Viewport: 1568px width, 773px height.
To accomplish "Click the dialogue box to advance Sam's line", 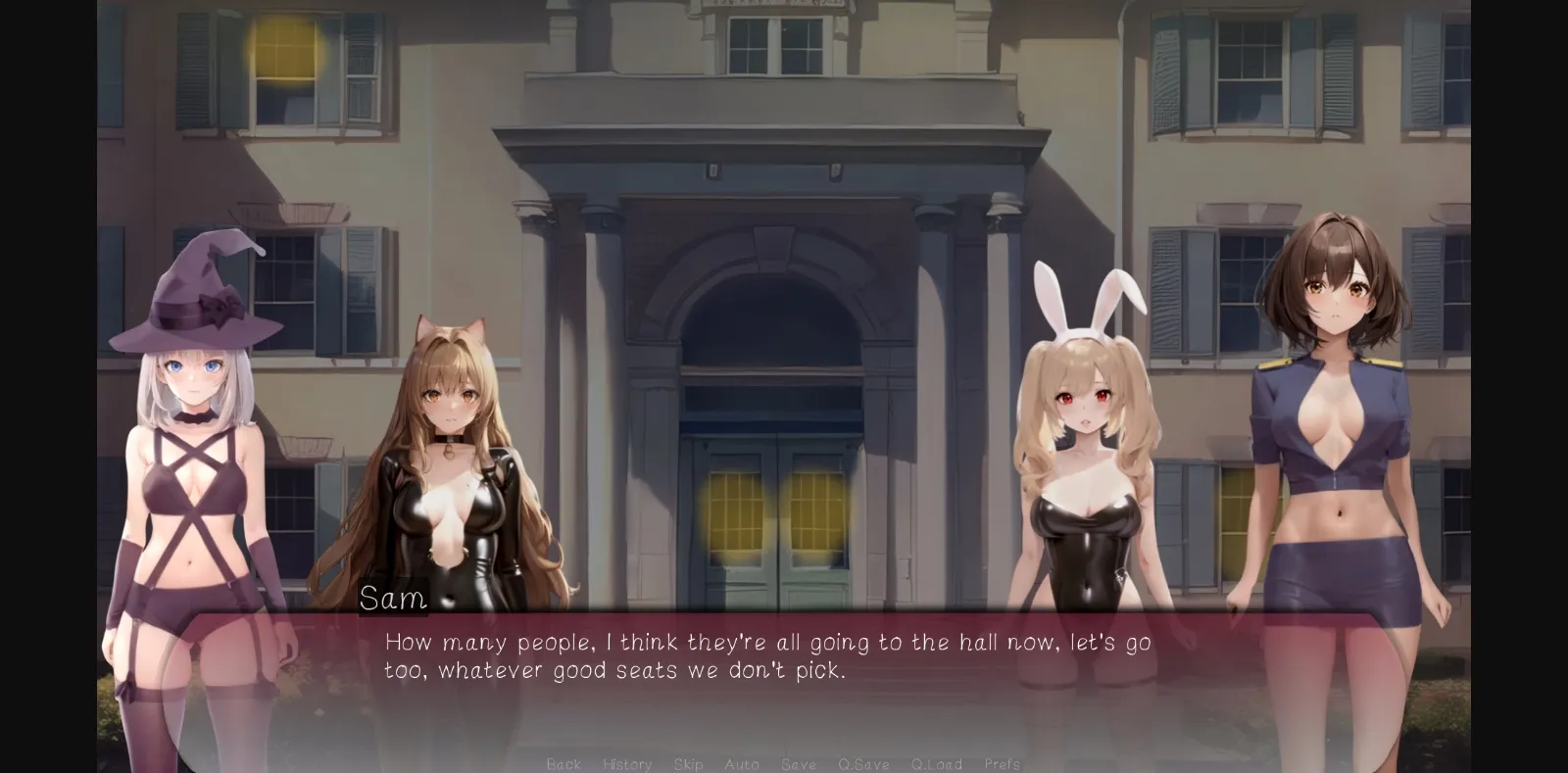I will pyautogui.click(x=784, y=656).
